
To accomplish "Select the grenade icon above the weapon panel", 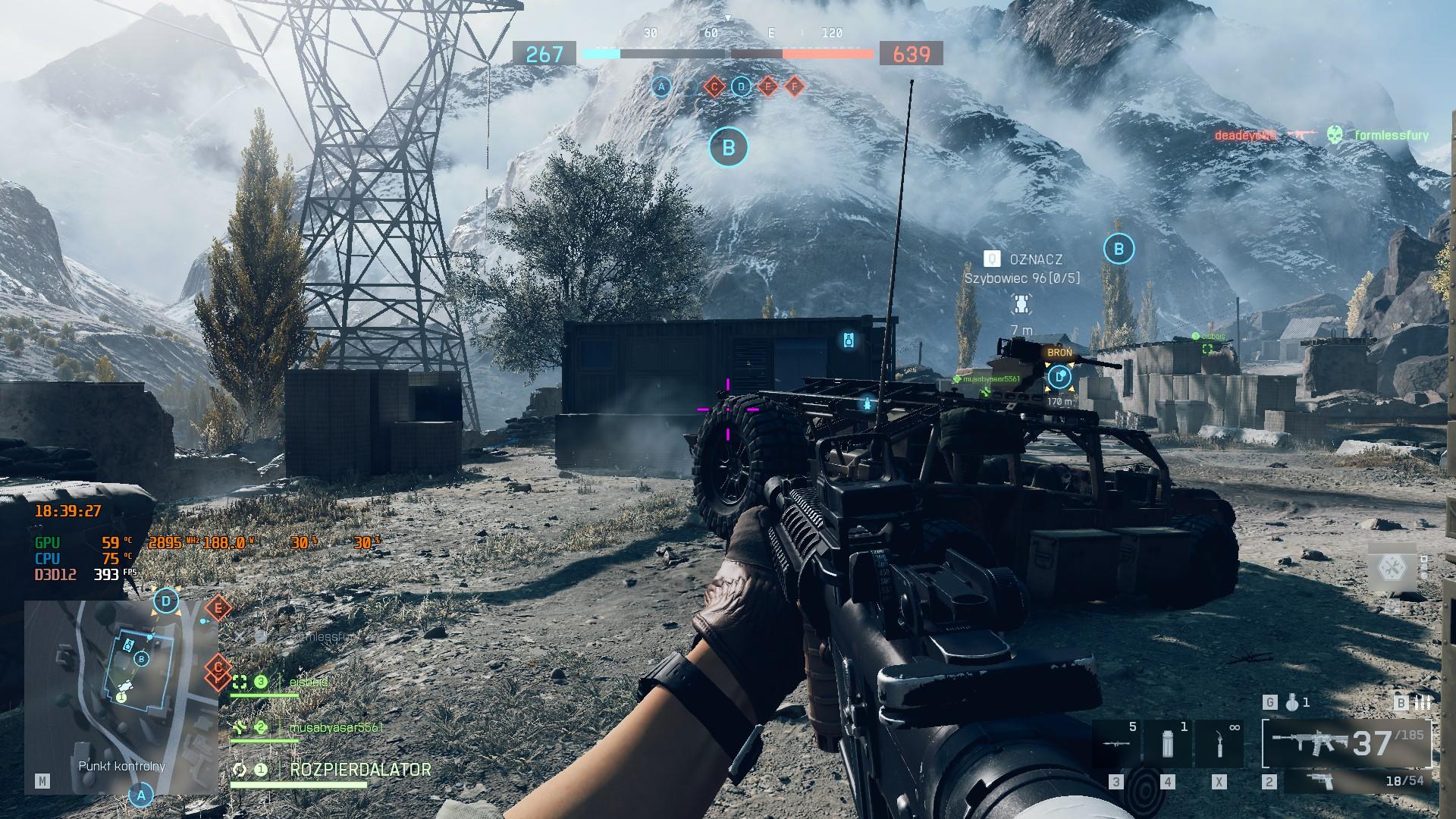I will (x=1294, y=703).
